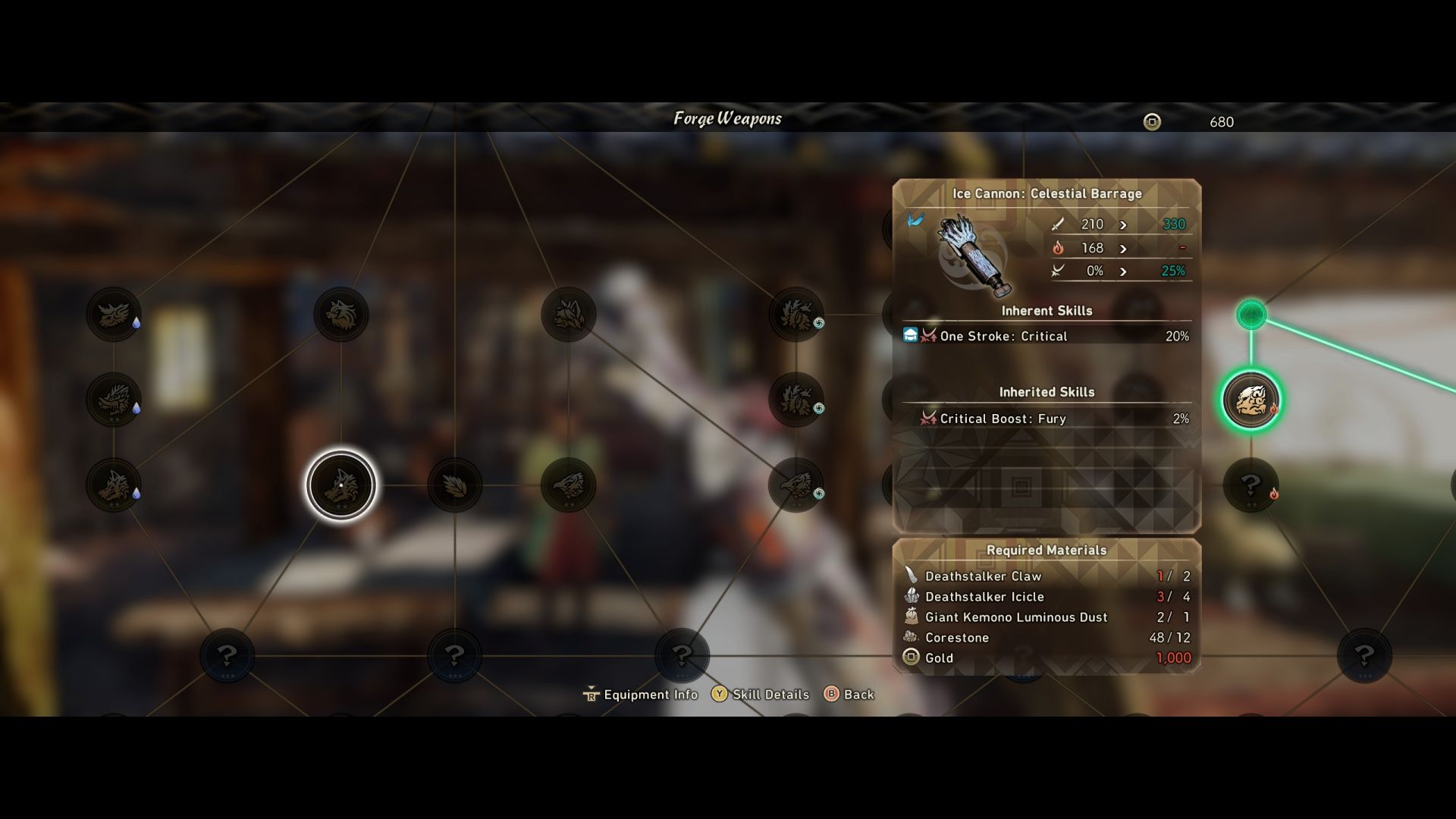Select the white-highlighted wolf weapon node
Screen dimensions: 1456x819
coord(341,485)
